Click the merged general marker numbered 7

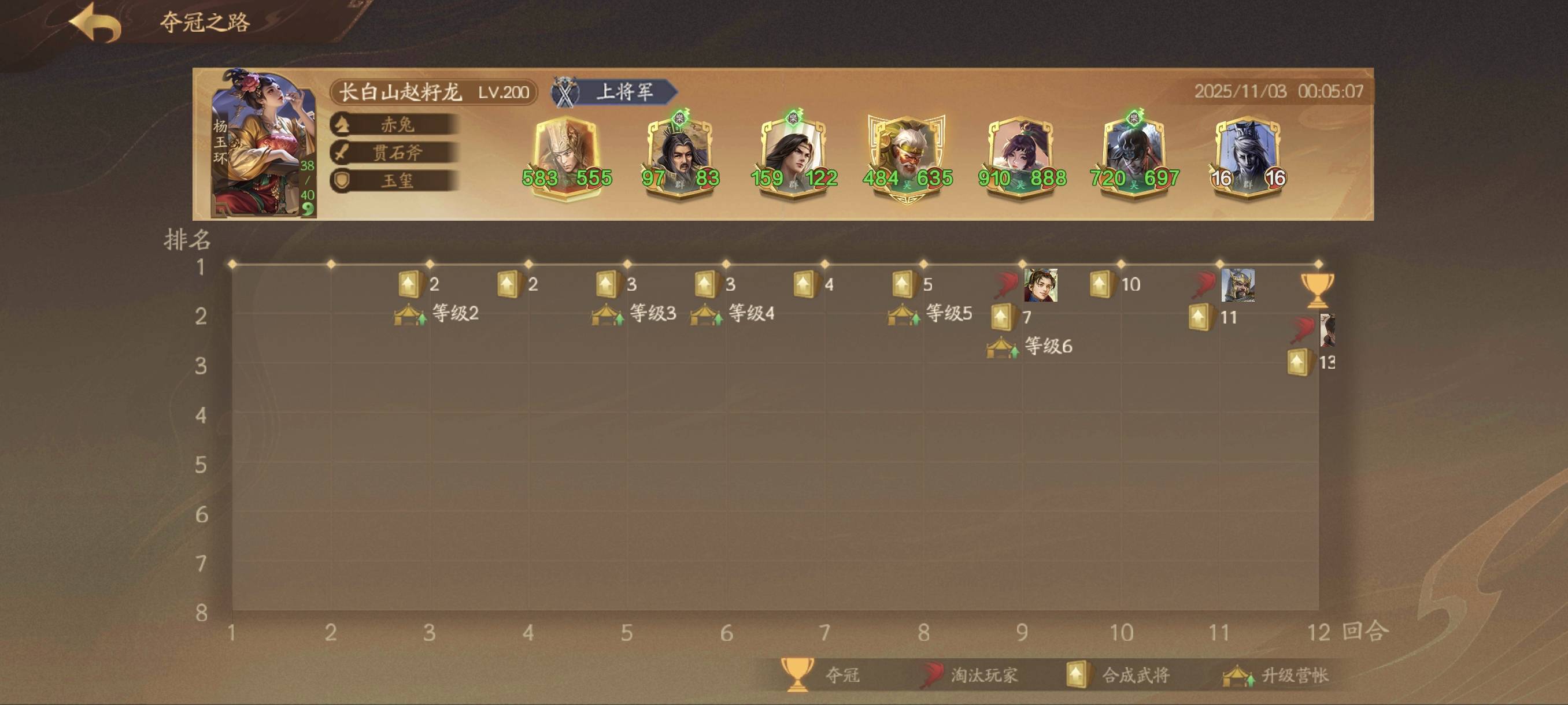(x=1003, y=317)
